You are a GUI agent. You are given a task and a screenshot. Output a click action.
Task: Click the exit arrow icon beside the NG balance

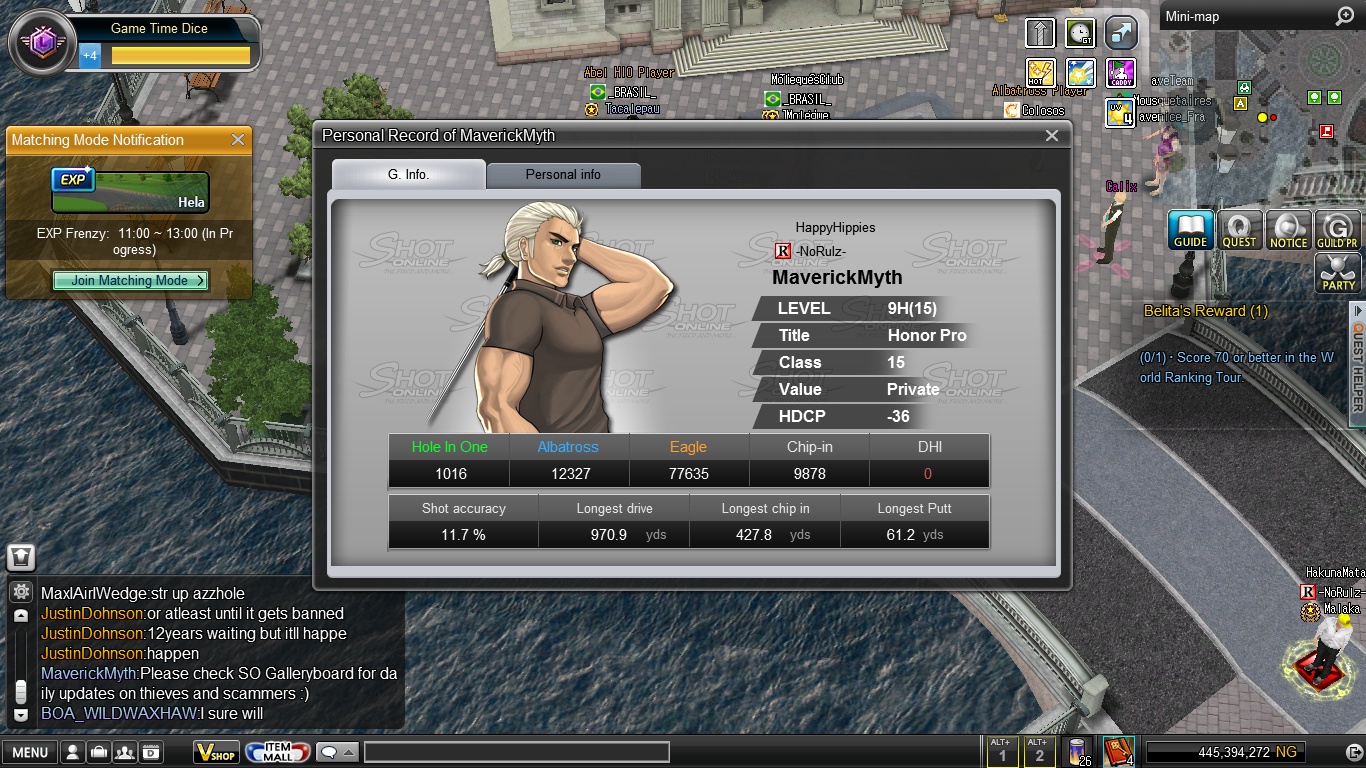click(1349, 752)
